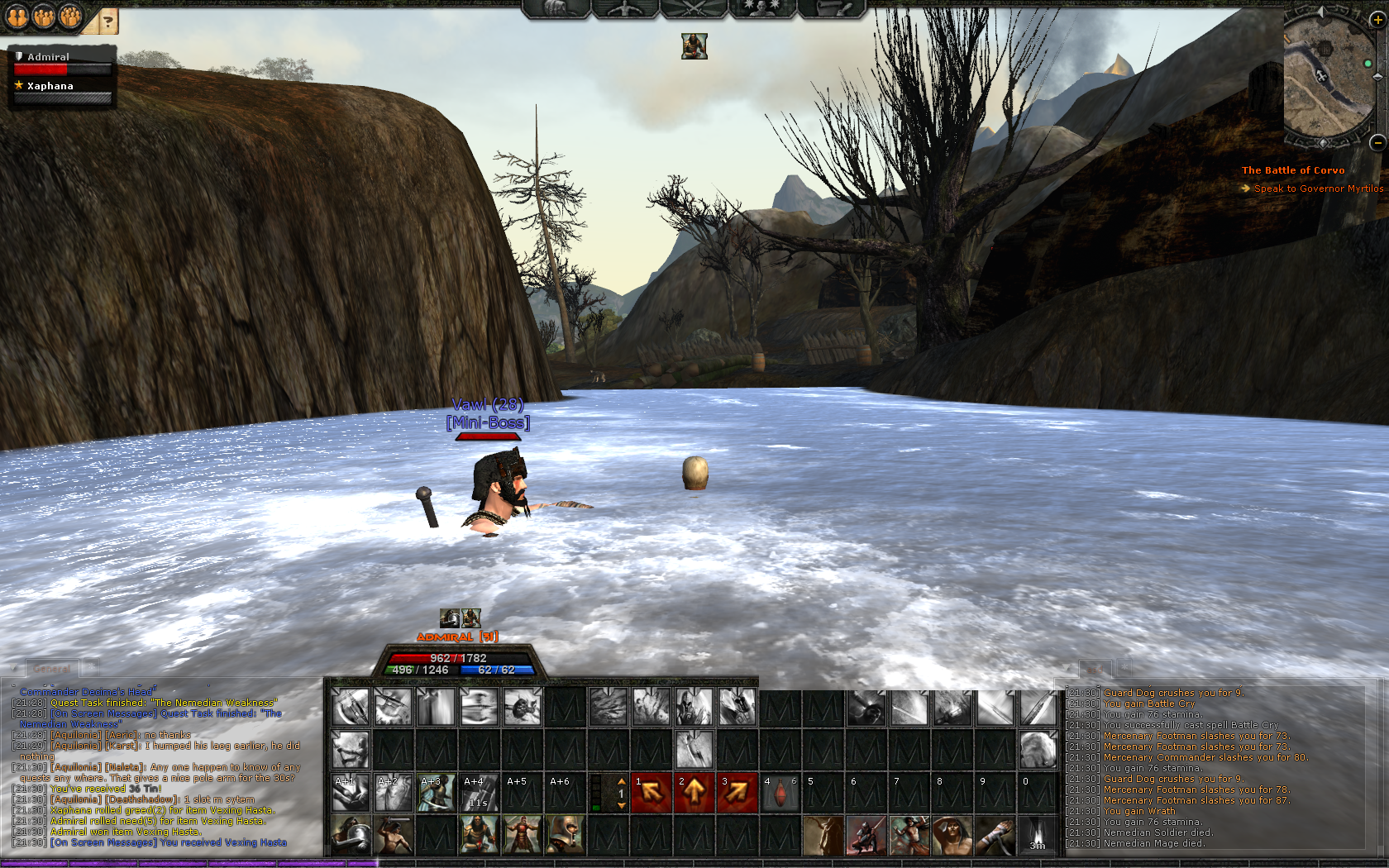1389x868 pixels.
Task: Click the warrior buff icon below the top bar
Action: (x=694, y=46)
